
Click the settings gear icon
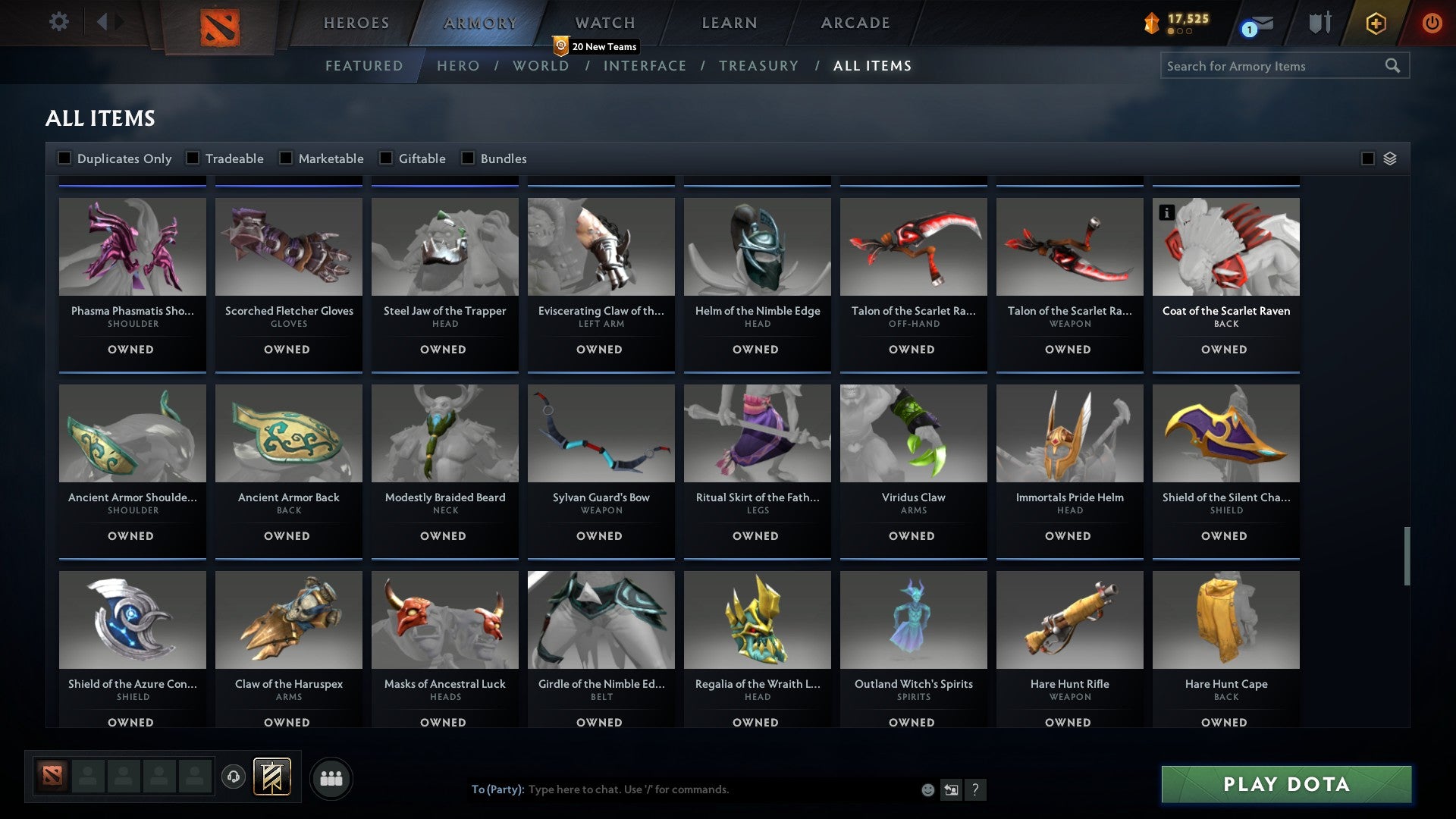tap(58, 22)
